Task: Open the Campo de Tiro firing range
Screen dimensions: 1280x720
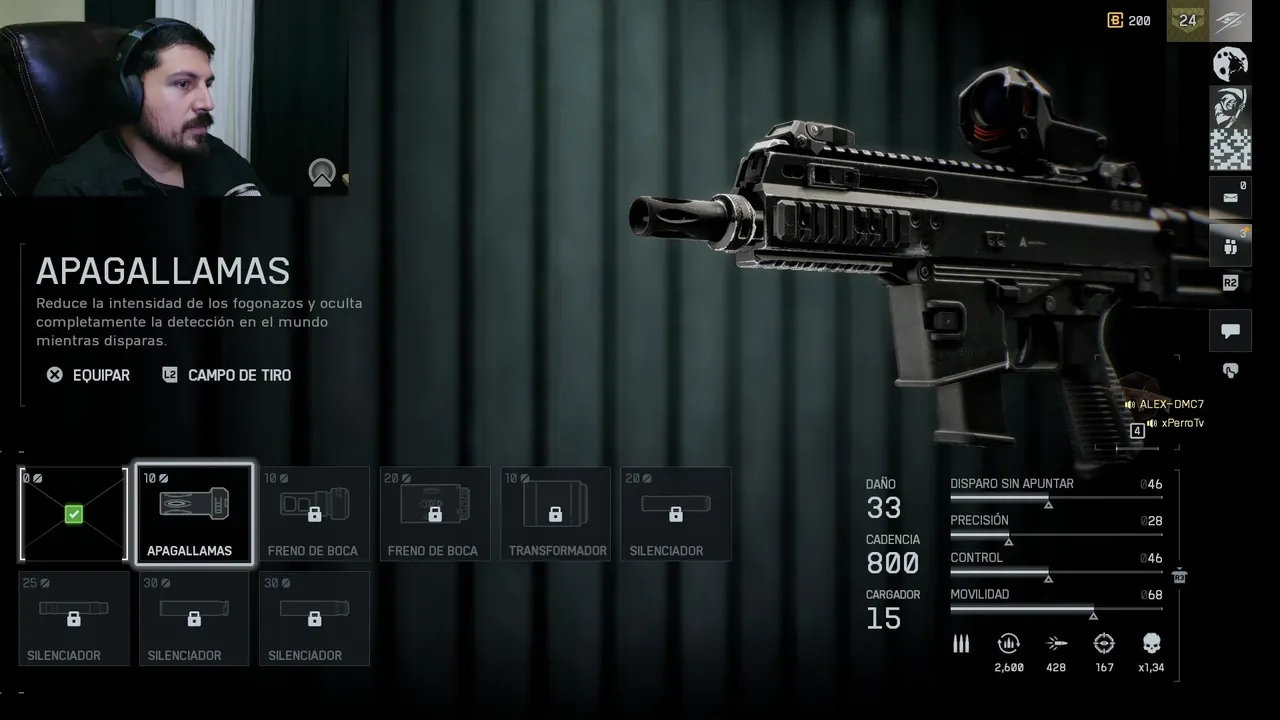Action: coord(227,375)
